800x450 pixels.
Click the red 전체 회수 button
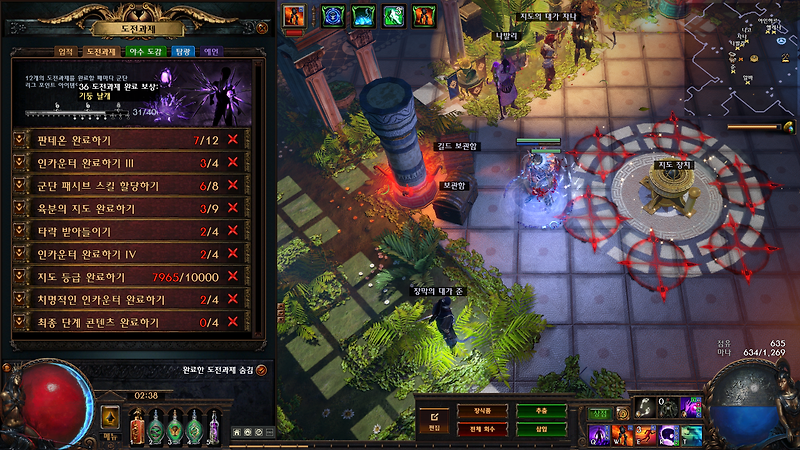483,429
